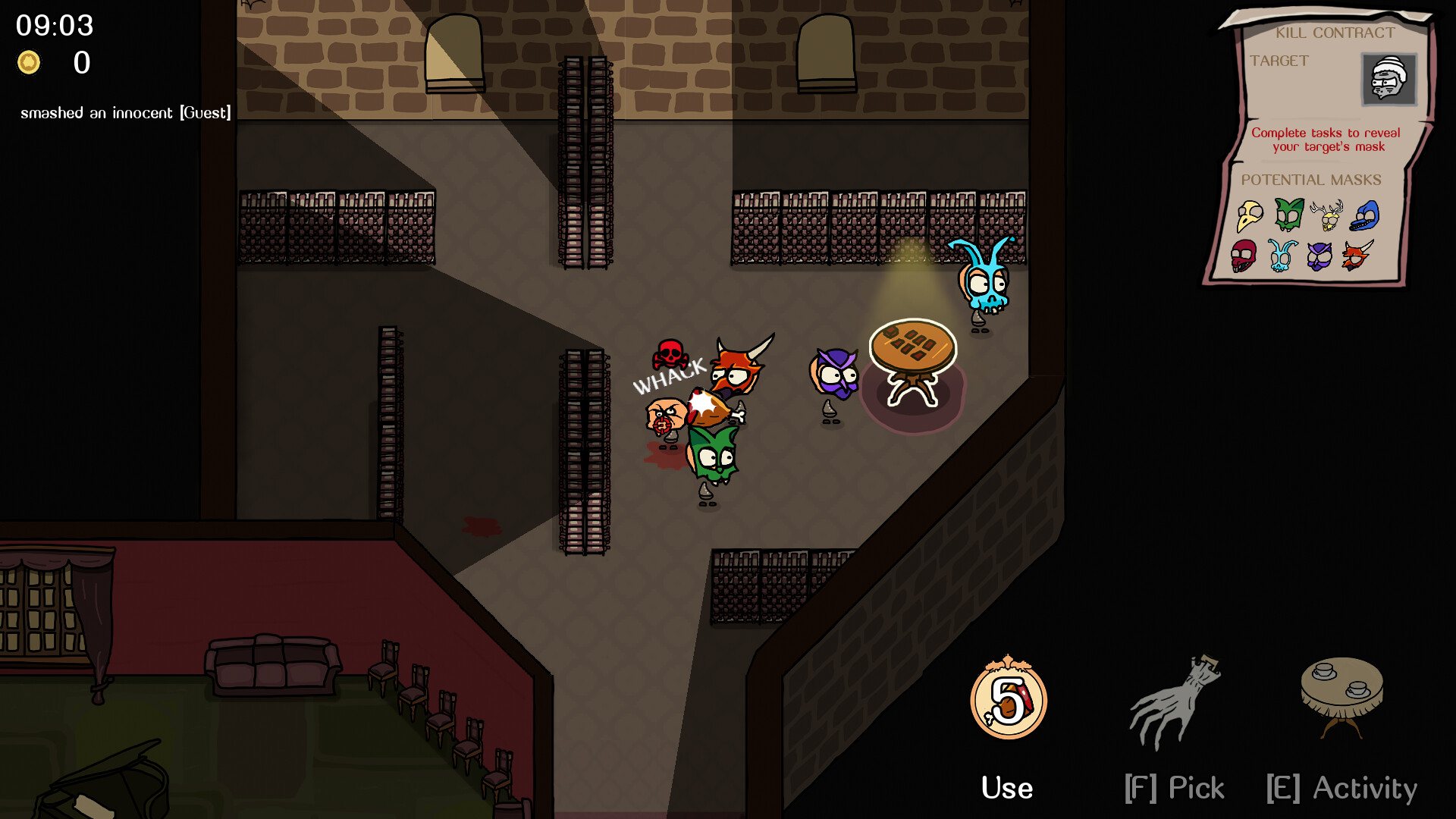The image size is (1456, 819).
Task: Select the green goblin mask in potential masks
Action: (1288, 212)
